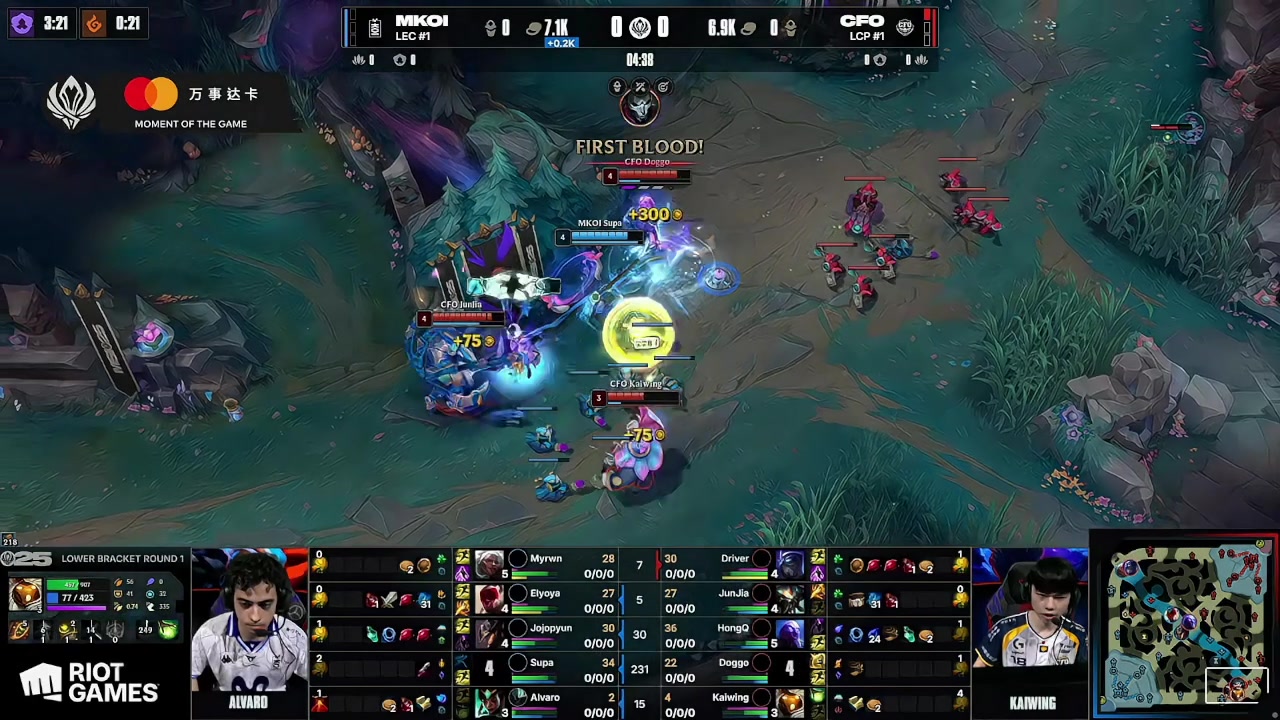Click the green summoner spell icon

coord(168,630)
